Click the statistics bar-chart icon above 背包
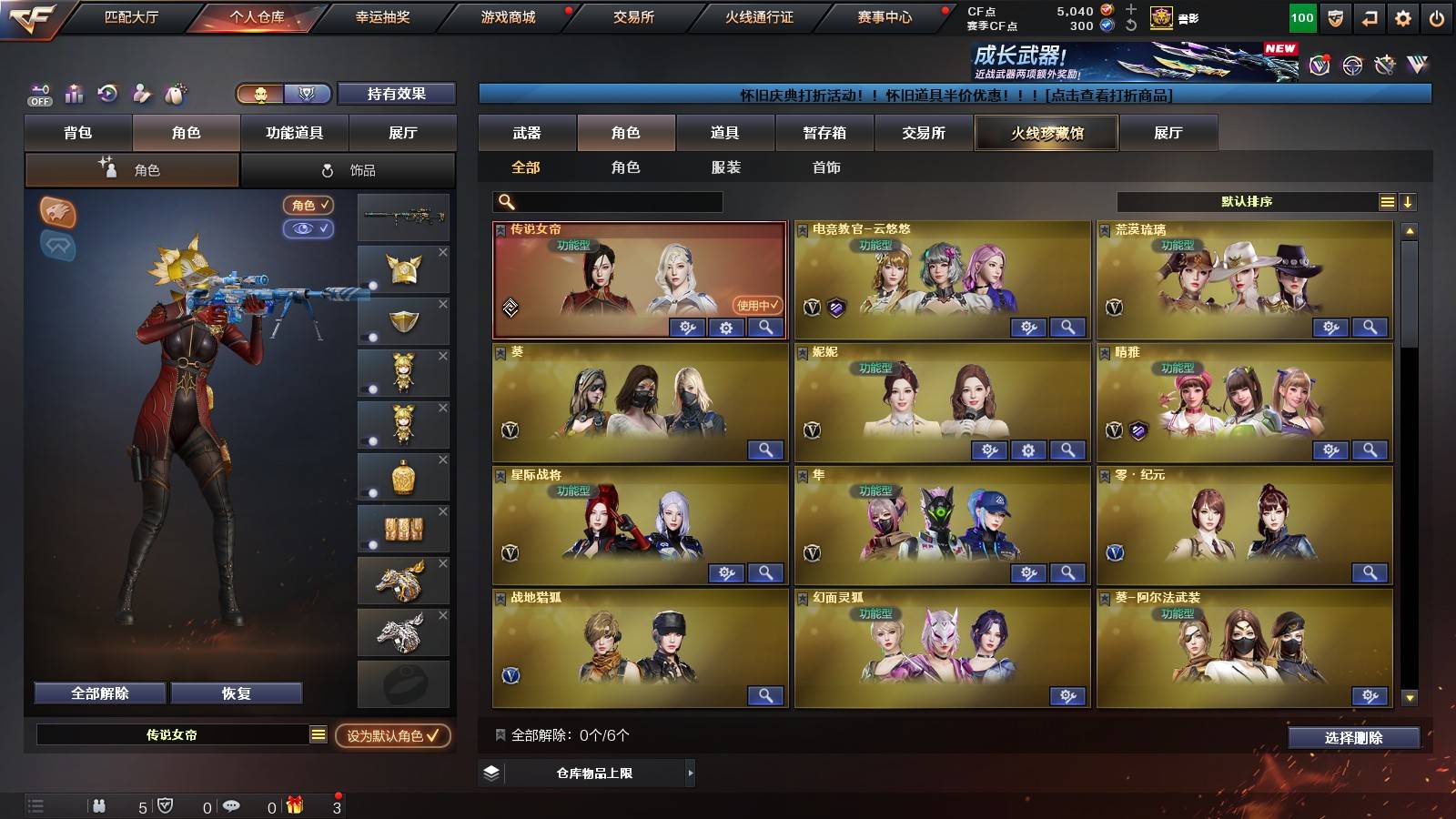 point(74,94)
